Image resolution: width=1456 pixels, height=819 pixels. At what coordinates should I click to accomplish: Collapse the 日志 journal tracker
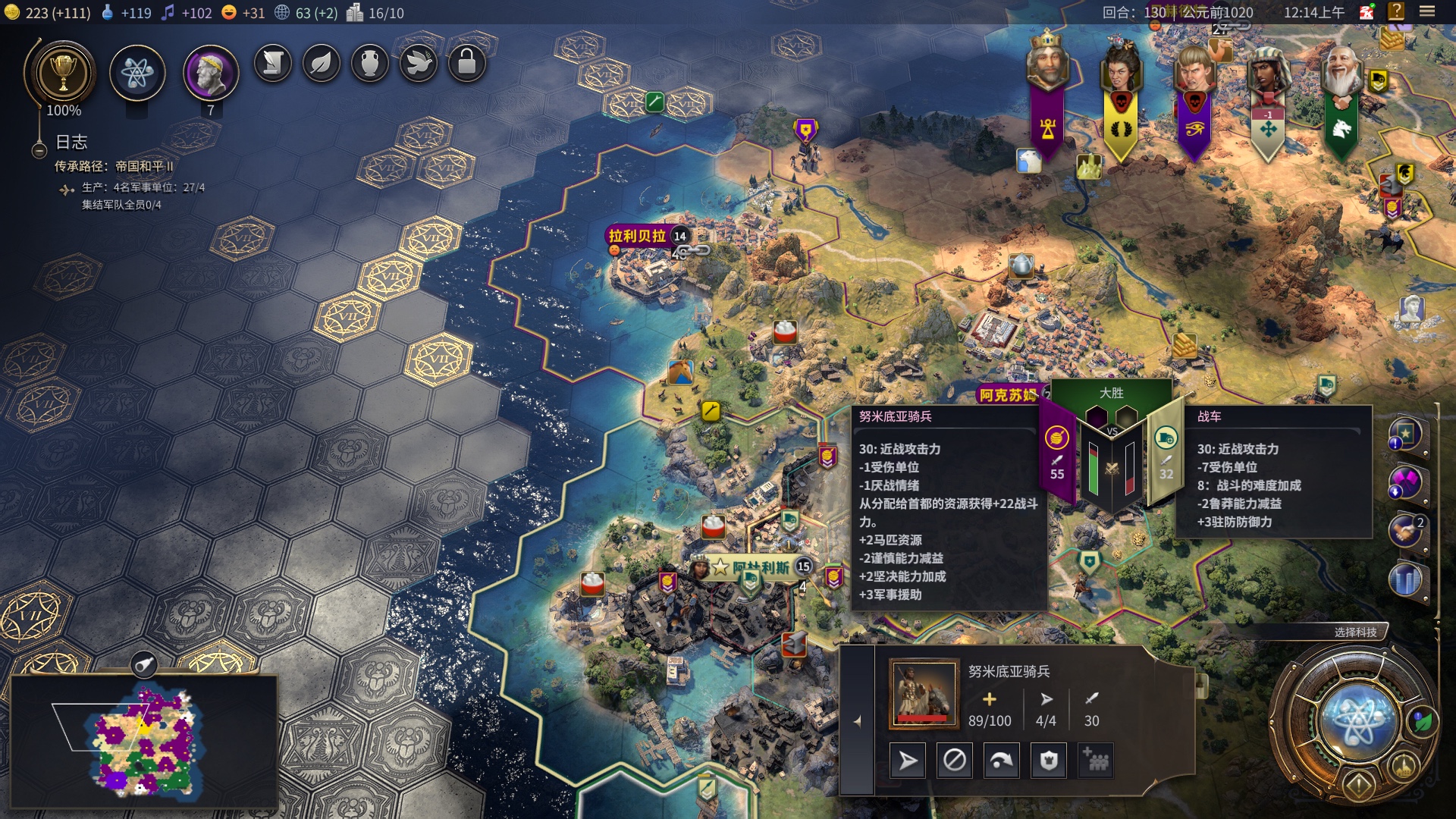(x=39, y=151)
